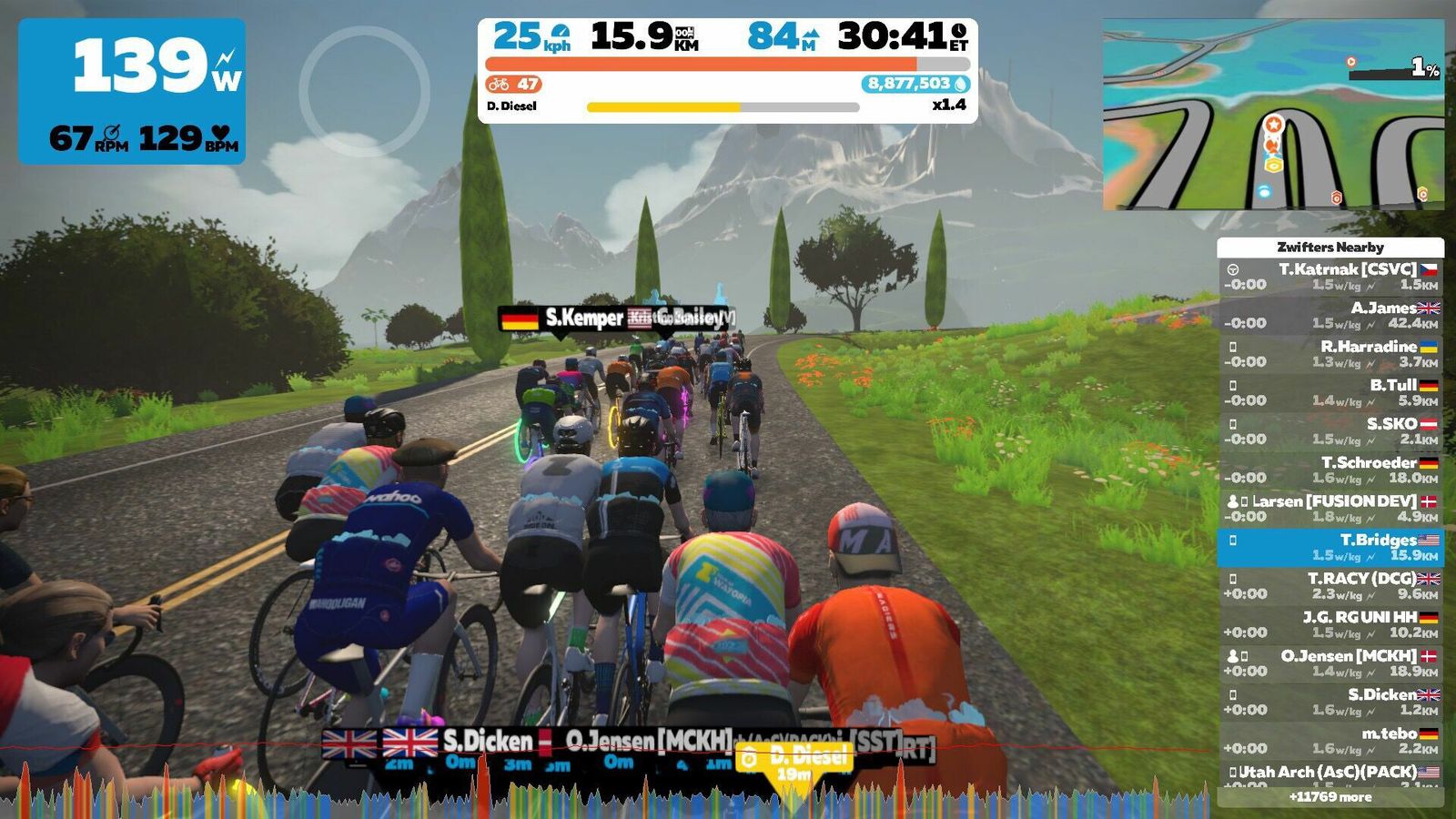
Task: View T.Schroeder in the nearby list
Action: tap(1330, 470)
